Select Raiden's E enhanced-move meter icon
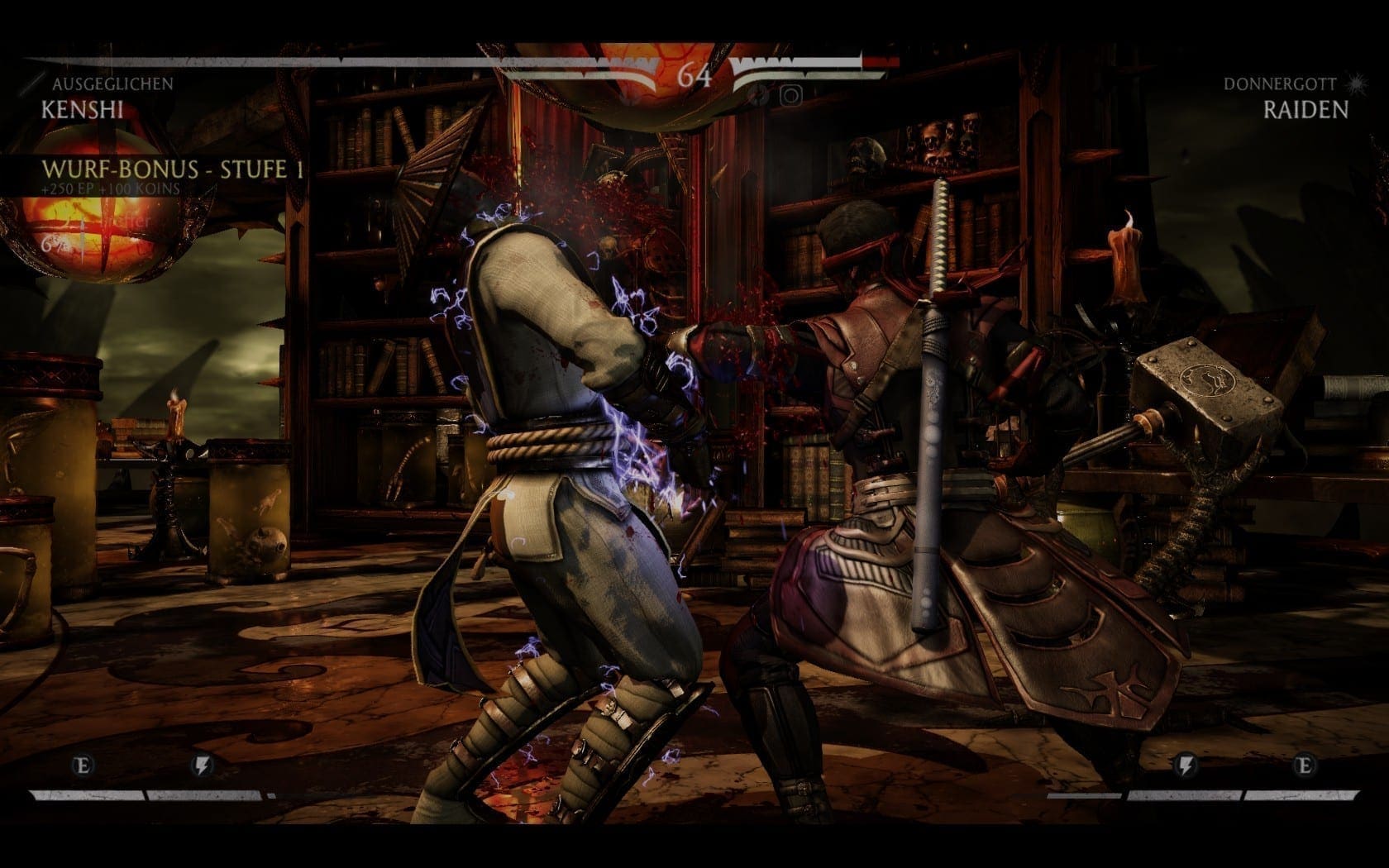 [1305, 765]
